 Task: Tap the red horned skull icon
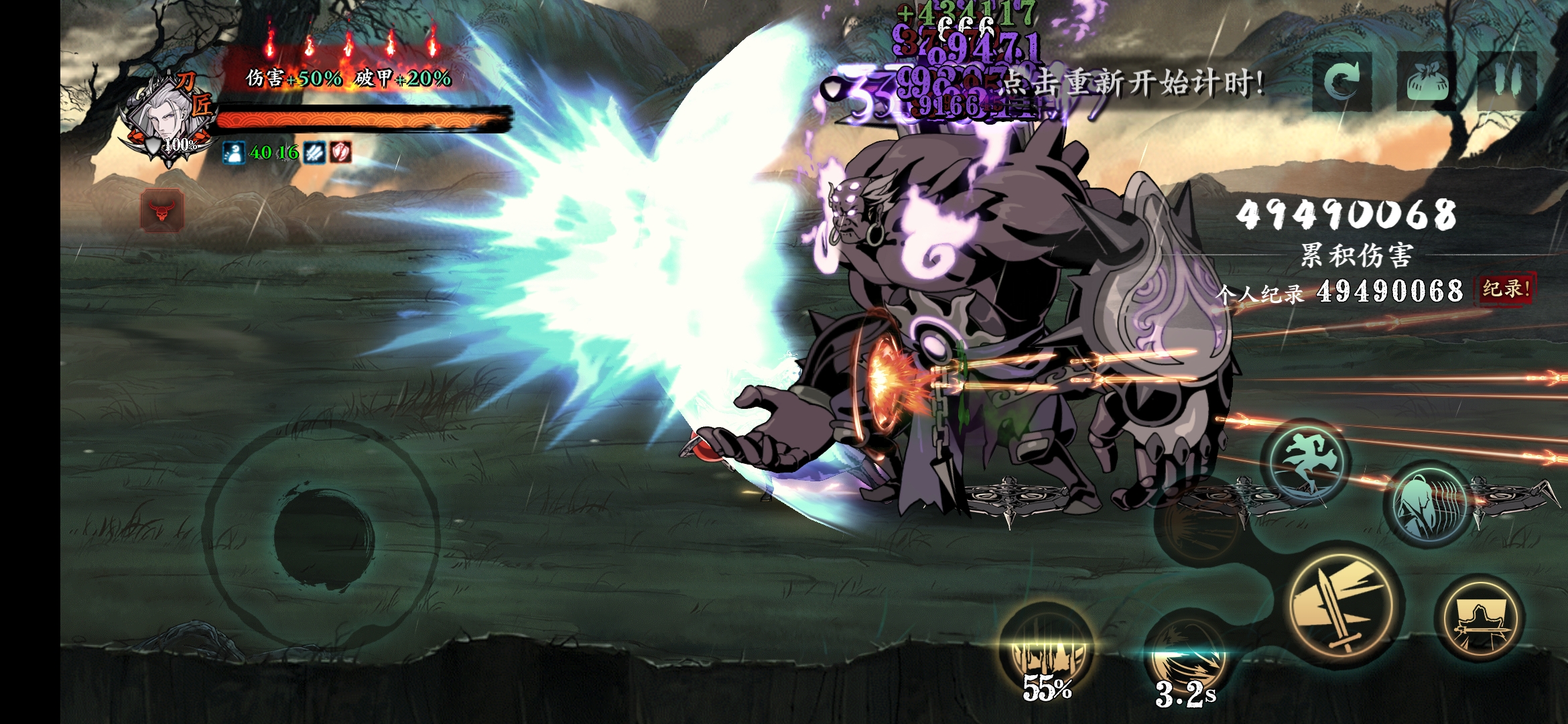pos(162,210)
